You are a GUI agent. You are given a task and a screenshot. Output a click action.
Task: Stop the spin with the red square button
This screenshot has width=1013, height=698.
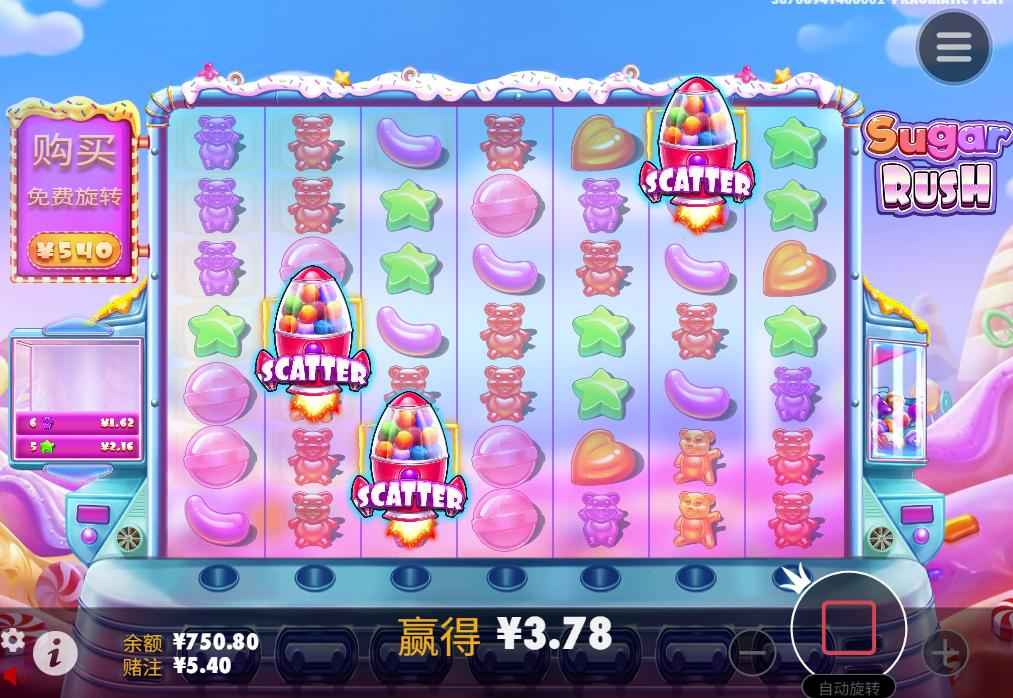(x=848, y=627)
